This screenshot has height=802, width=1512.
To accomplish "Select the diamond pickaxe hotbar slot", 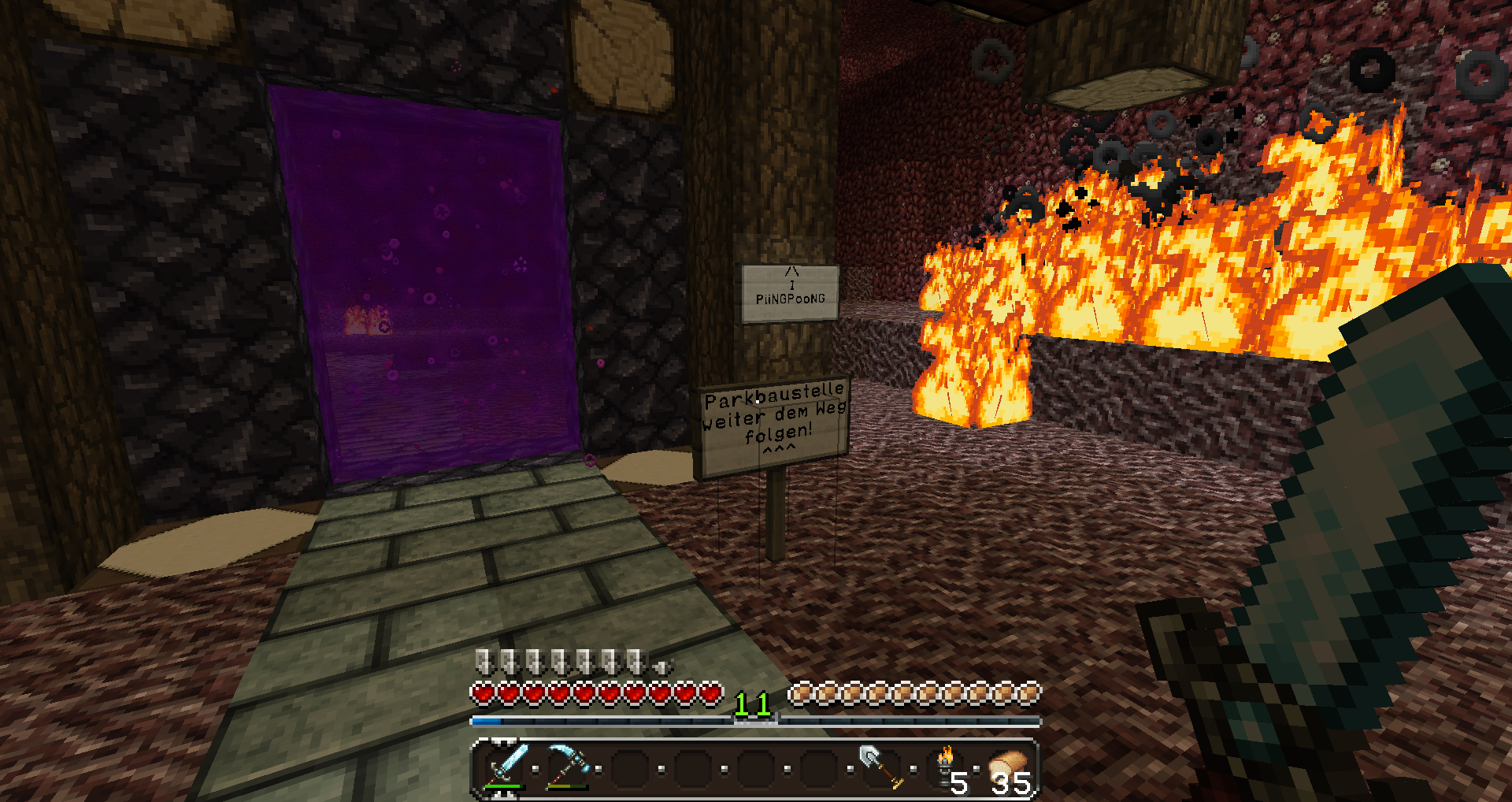I will 568,767.
